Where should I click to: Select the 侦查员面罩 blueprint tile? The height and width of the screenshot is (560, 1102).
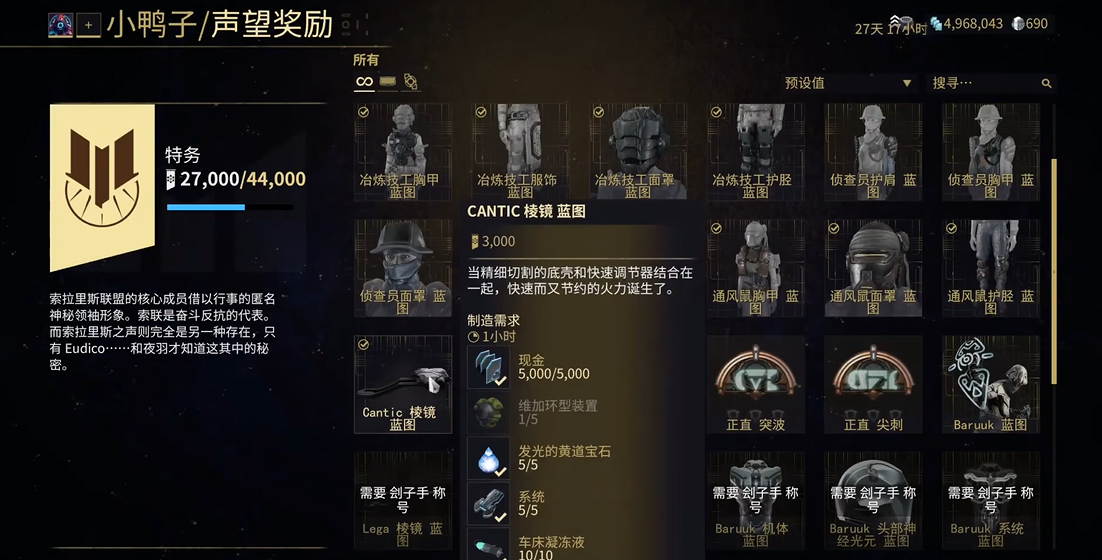click(x=402, y=266)
